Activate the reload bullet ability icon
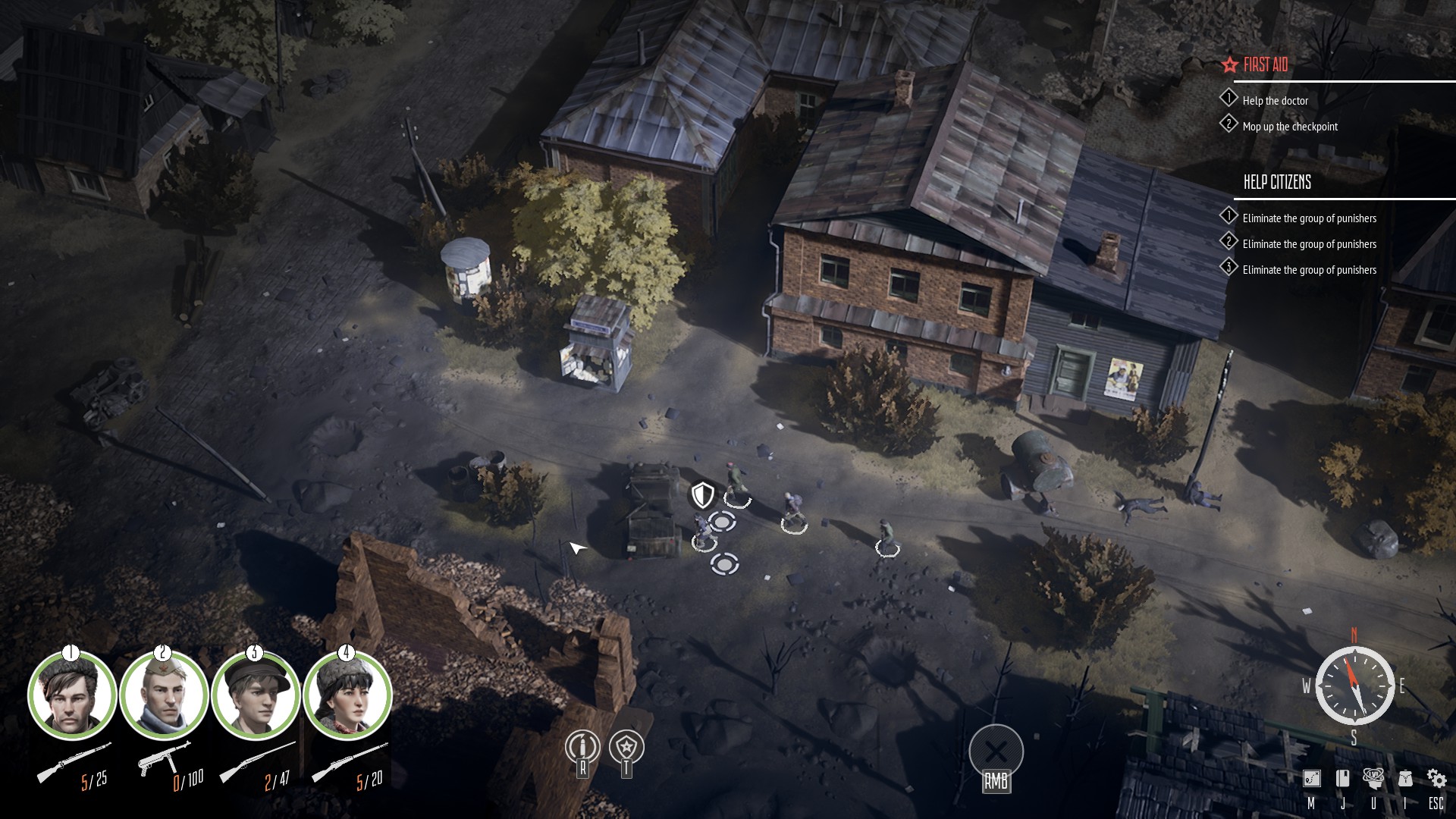 click(582, 748)
